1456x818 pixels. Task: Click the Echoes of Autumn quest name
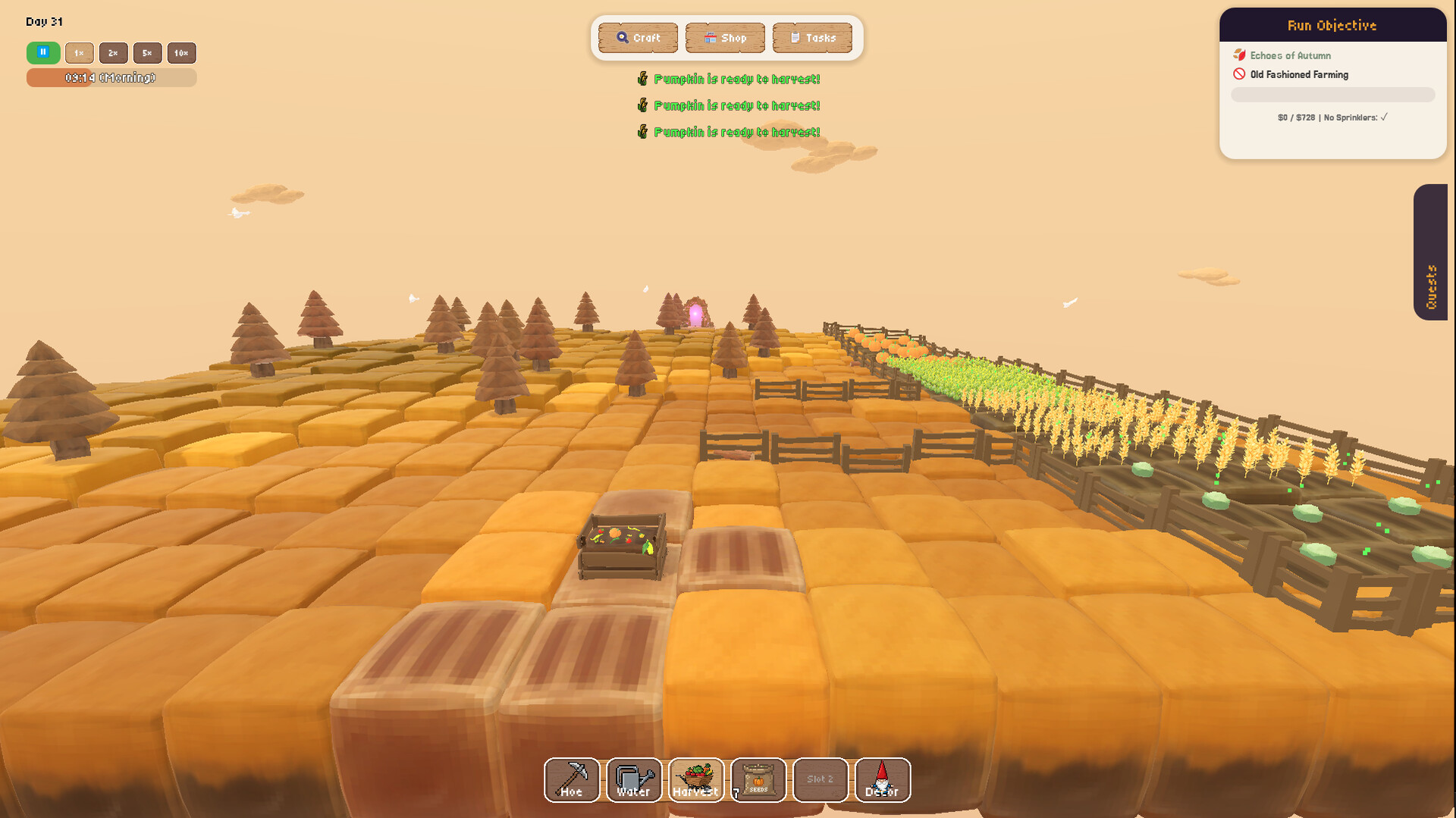coord(1293,55)
